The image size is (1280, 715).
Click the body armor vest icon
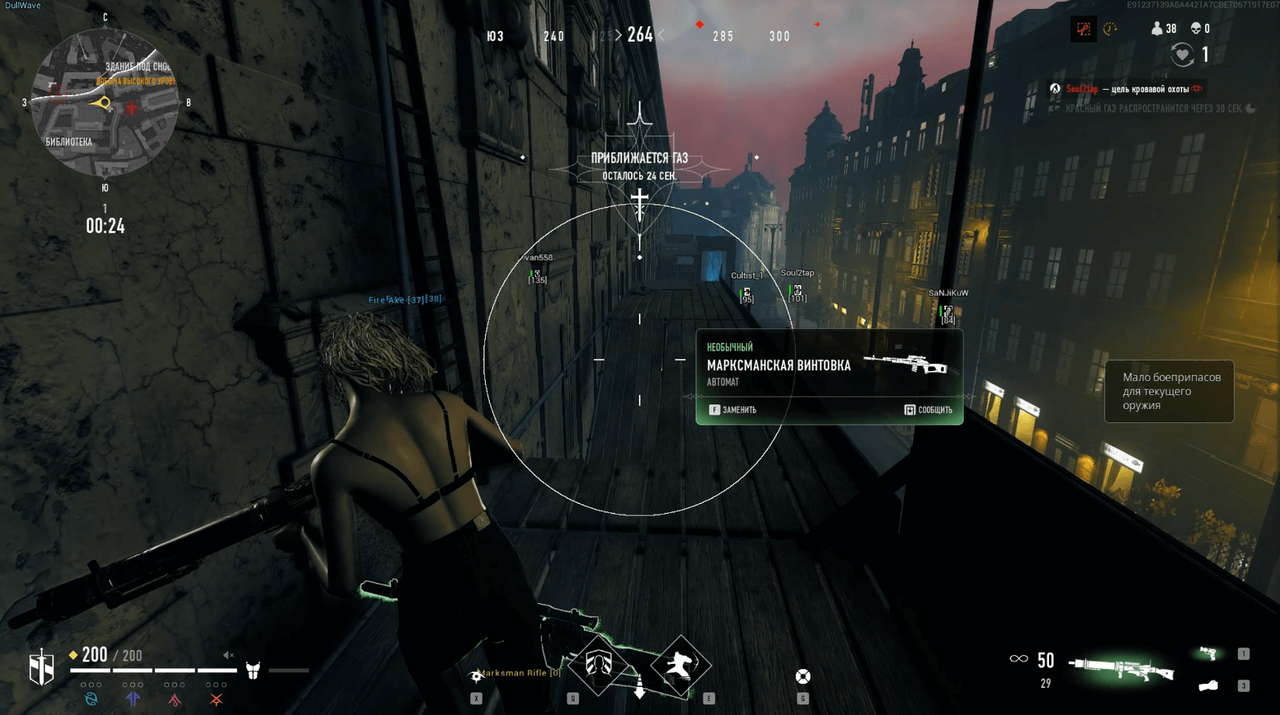coord(253,670)
